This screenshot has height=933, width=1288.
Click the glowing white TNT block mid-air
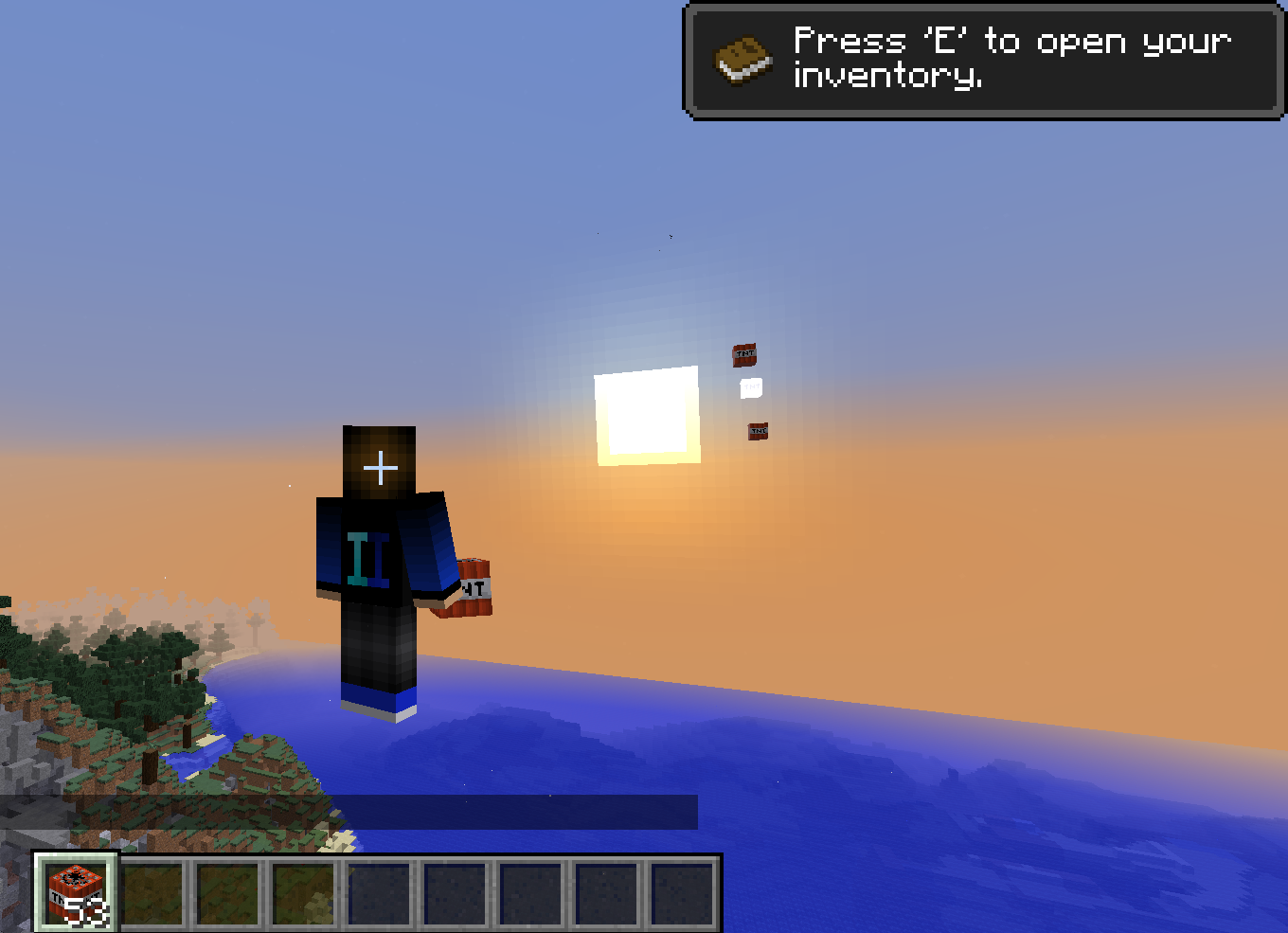tap(750, 387)
